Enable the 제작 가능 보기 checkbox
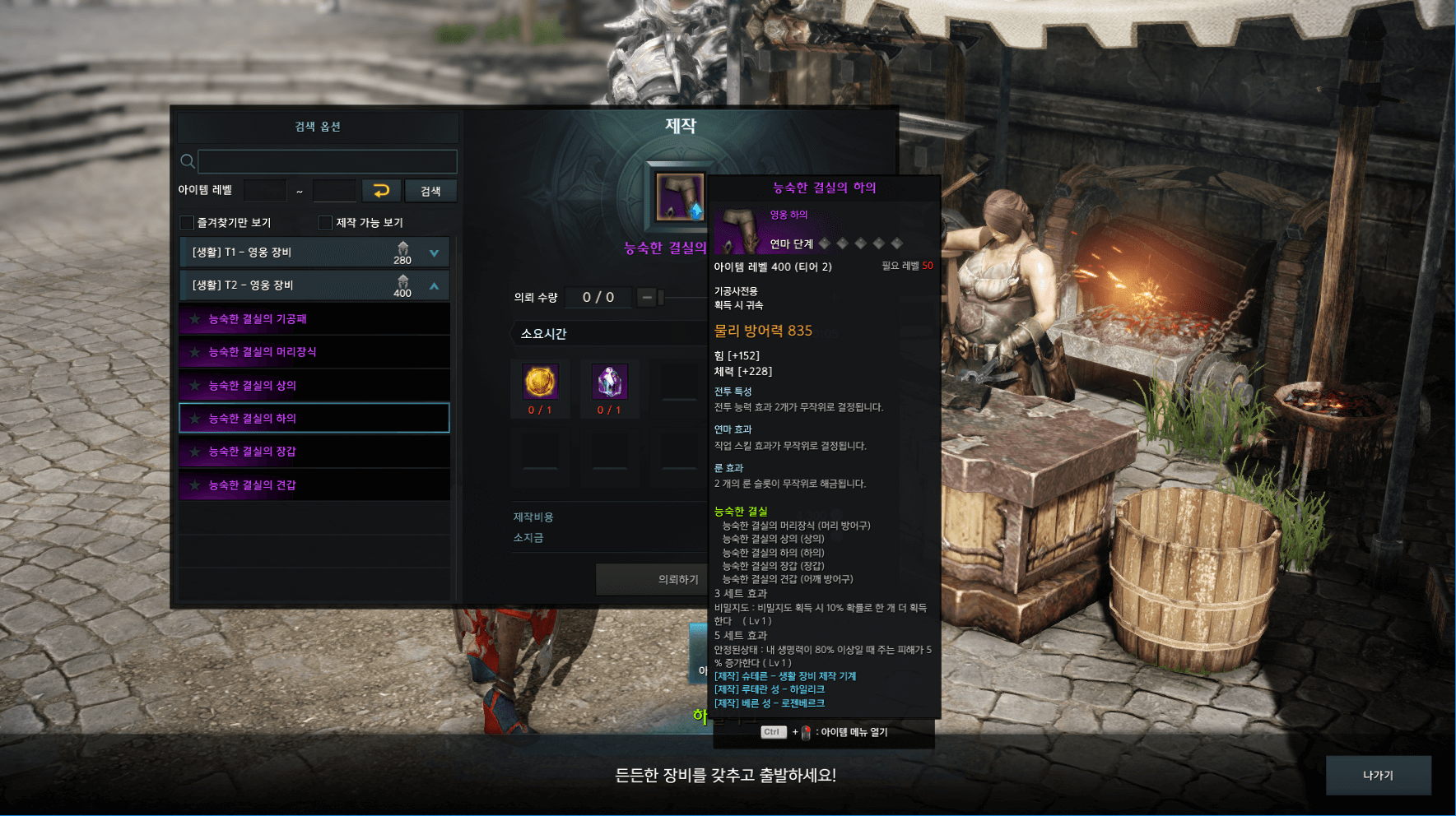This screenshot has height=816, width=1456. click(326, 223)
